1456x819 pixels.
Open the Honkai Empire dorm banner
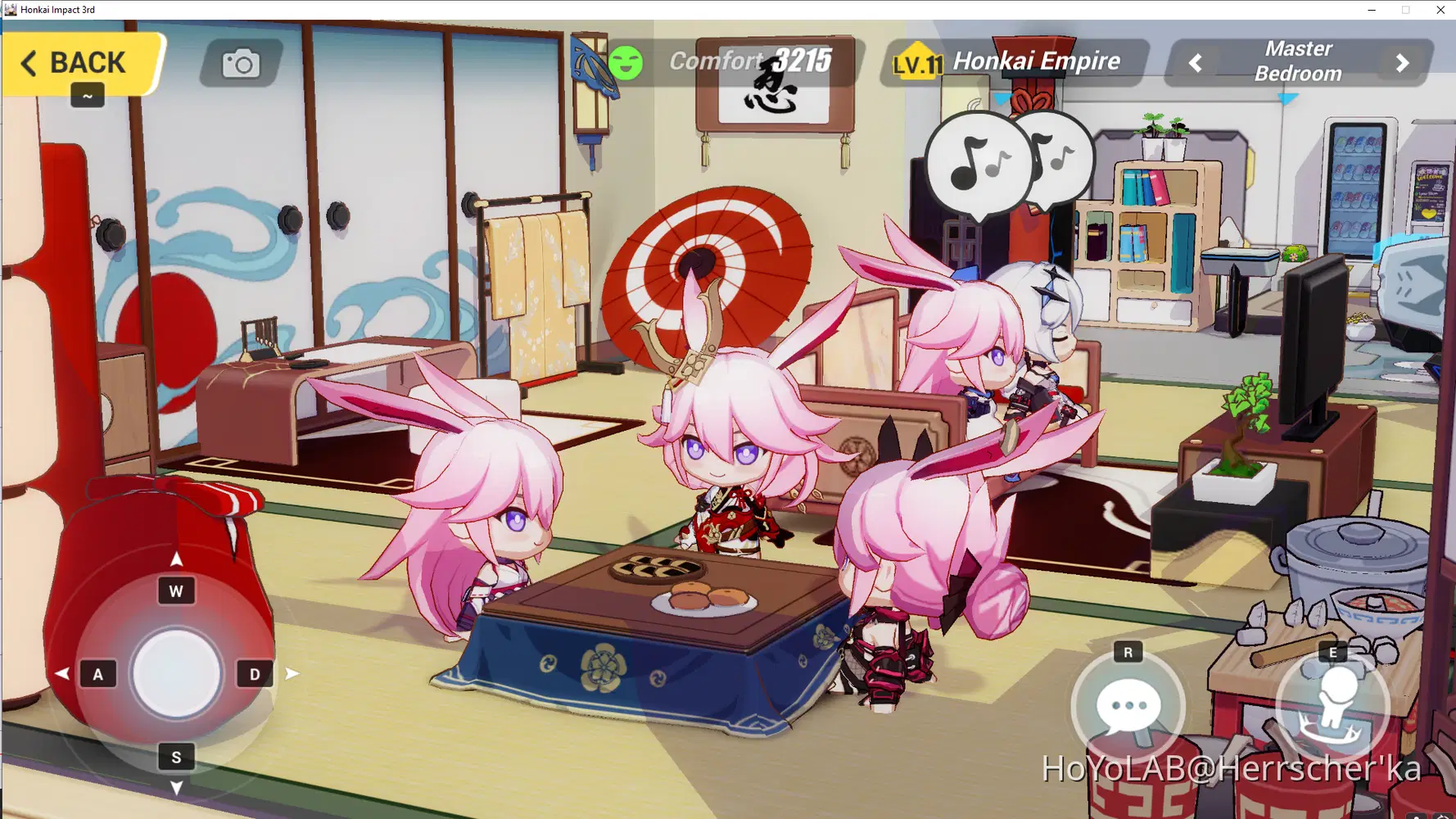(x=1036, y=61)
